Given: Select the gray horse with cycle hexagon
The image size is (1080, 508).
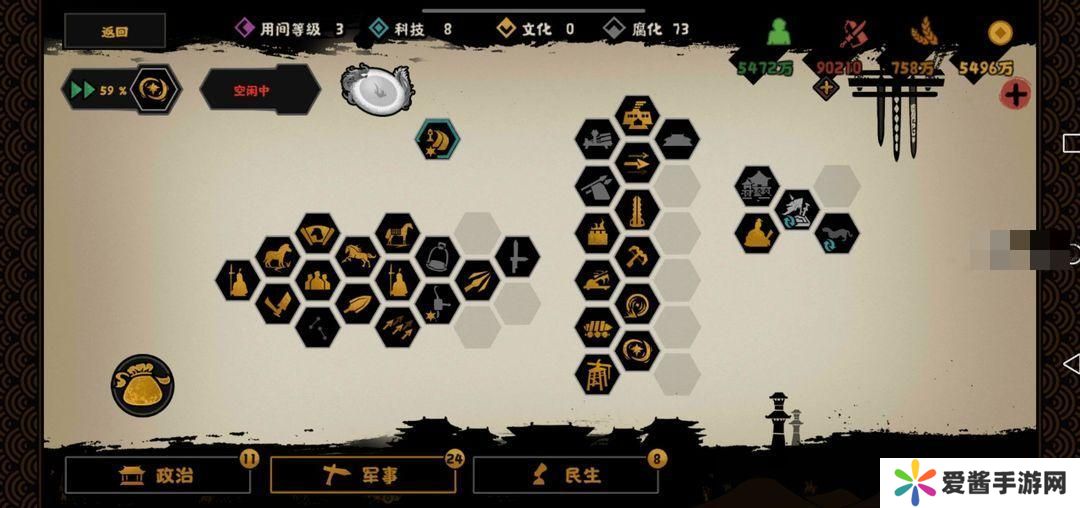Looking at the screenshot, I should (836, 233).
